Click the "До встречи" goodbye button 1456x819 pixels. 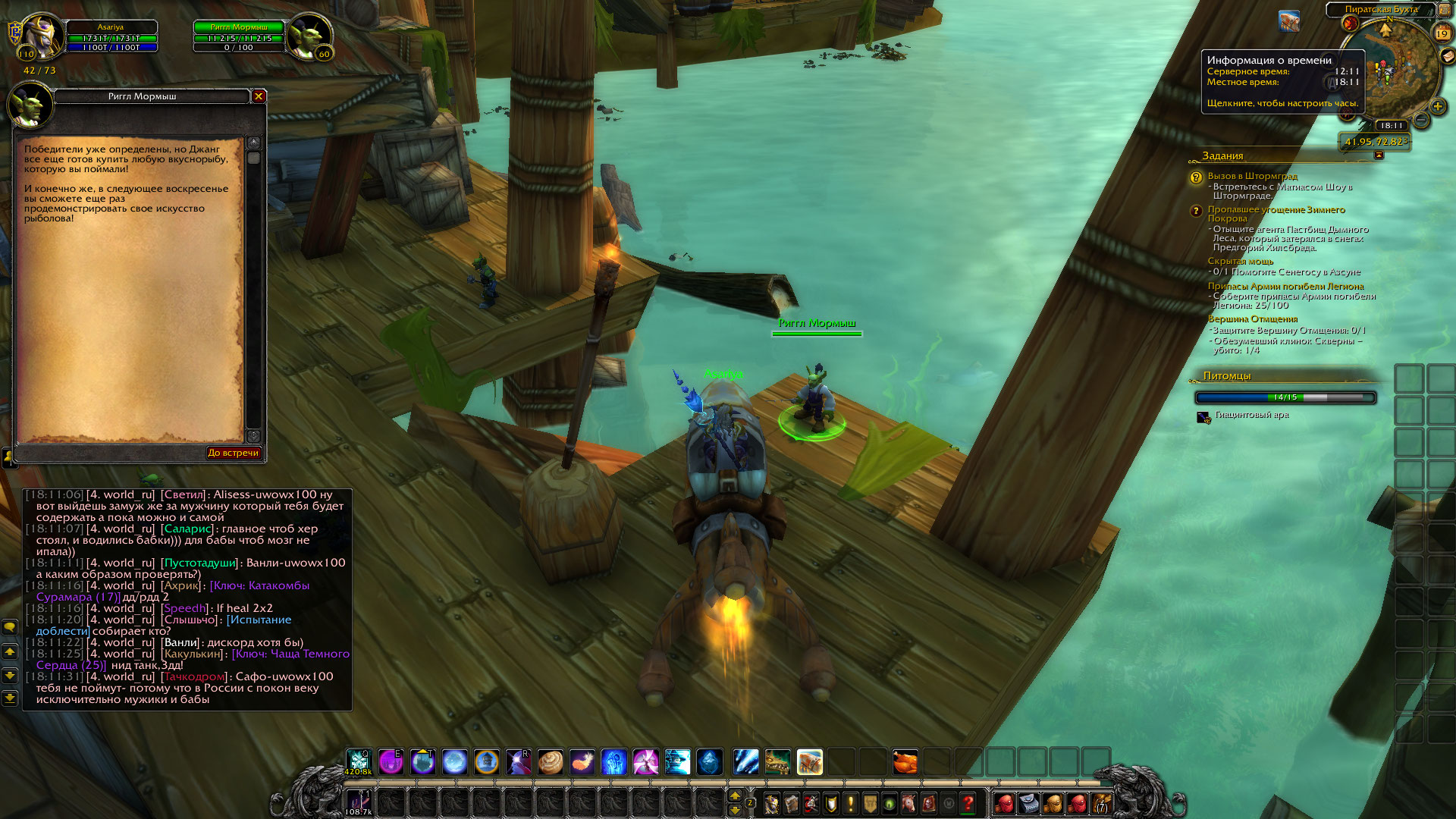pyautogui.click(x=233, y=453)
